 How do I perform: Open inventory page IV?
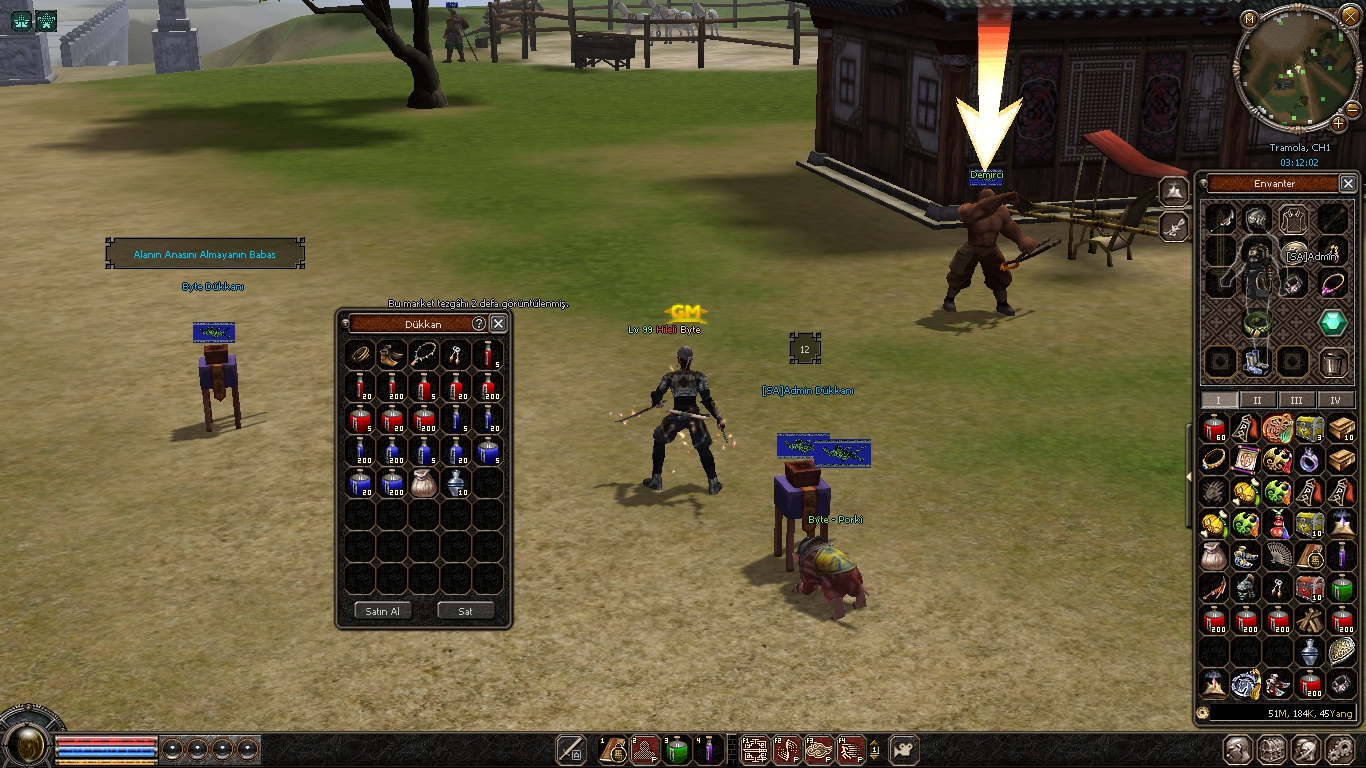[1335, 400]
